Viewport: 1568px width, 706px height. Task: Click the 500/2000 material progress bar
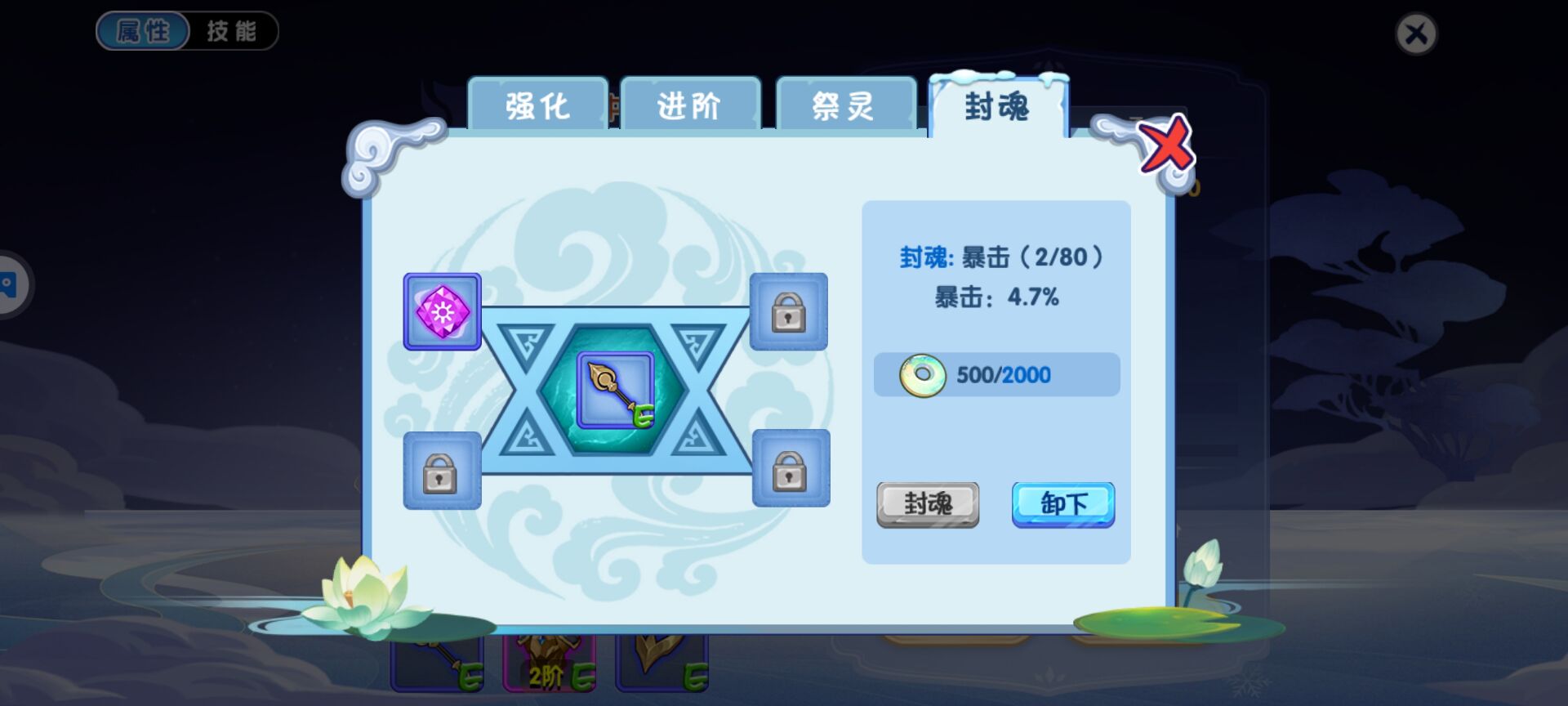point(996,375)
